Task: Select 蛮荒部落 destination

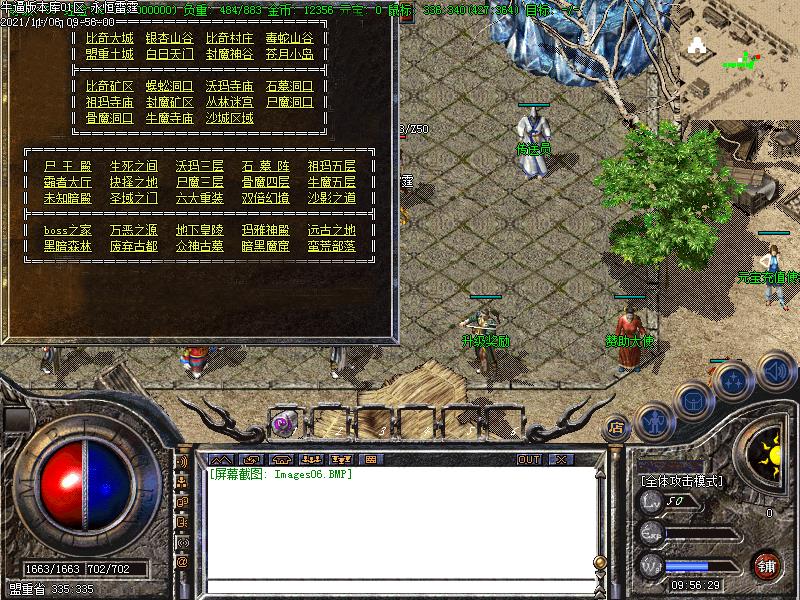Action: click(x=331, y=246)
